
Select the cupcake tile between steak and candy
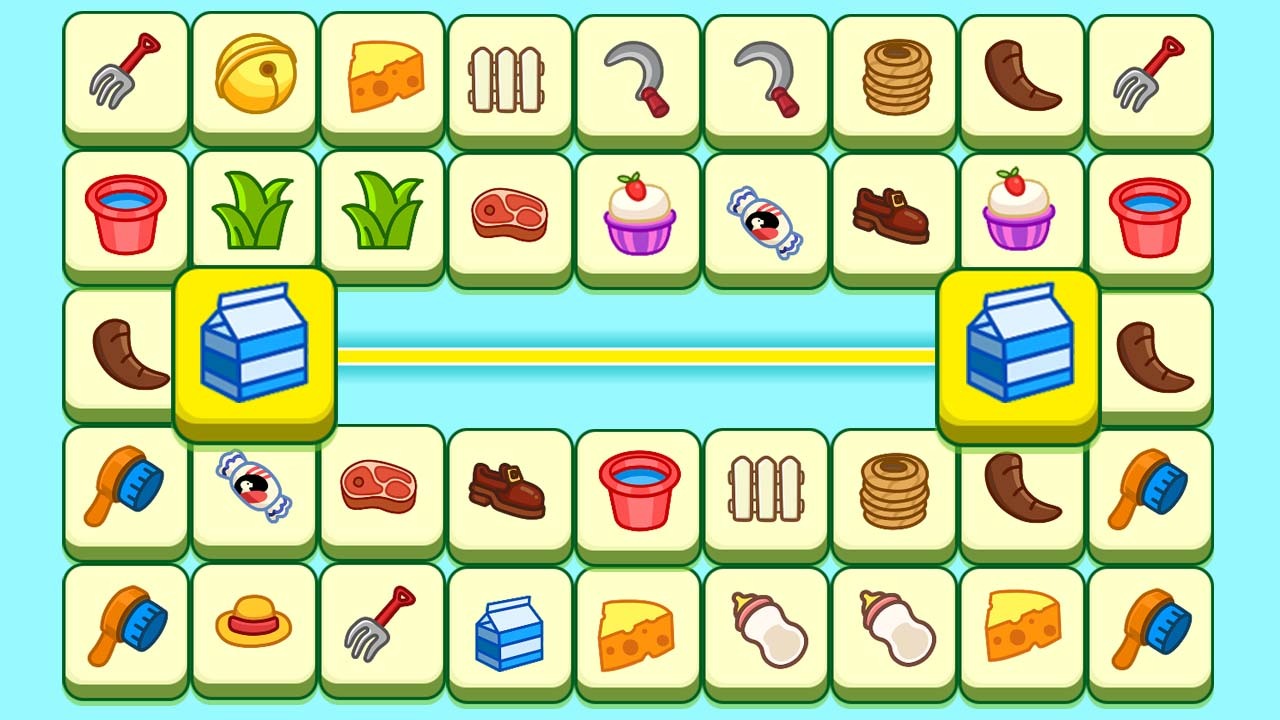(638, 214)
